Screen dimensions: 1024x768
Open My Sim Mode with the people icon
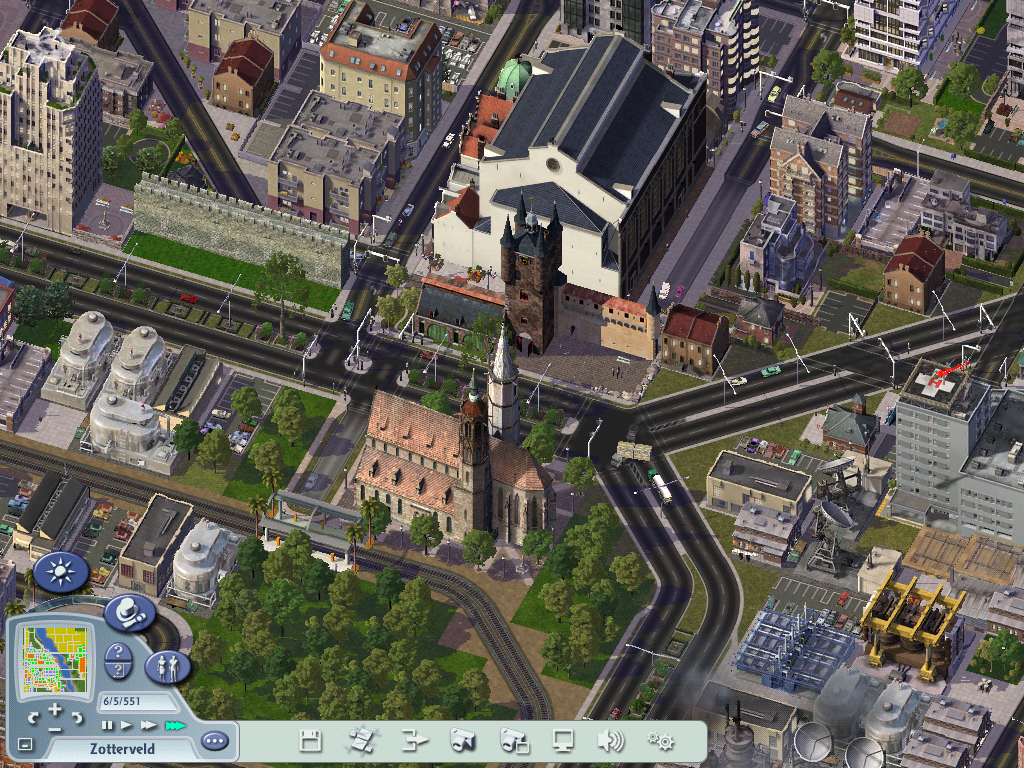(x=166, y=667)
